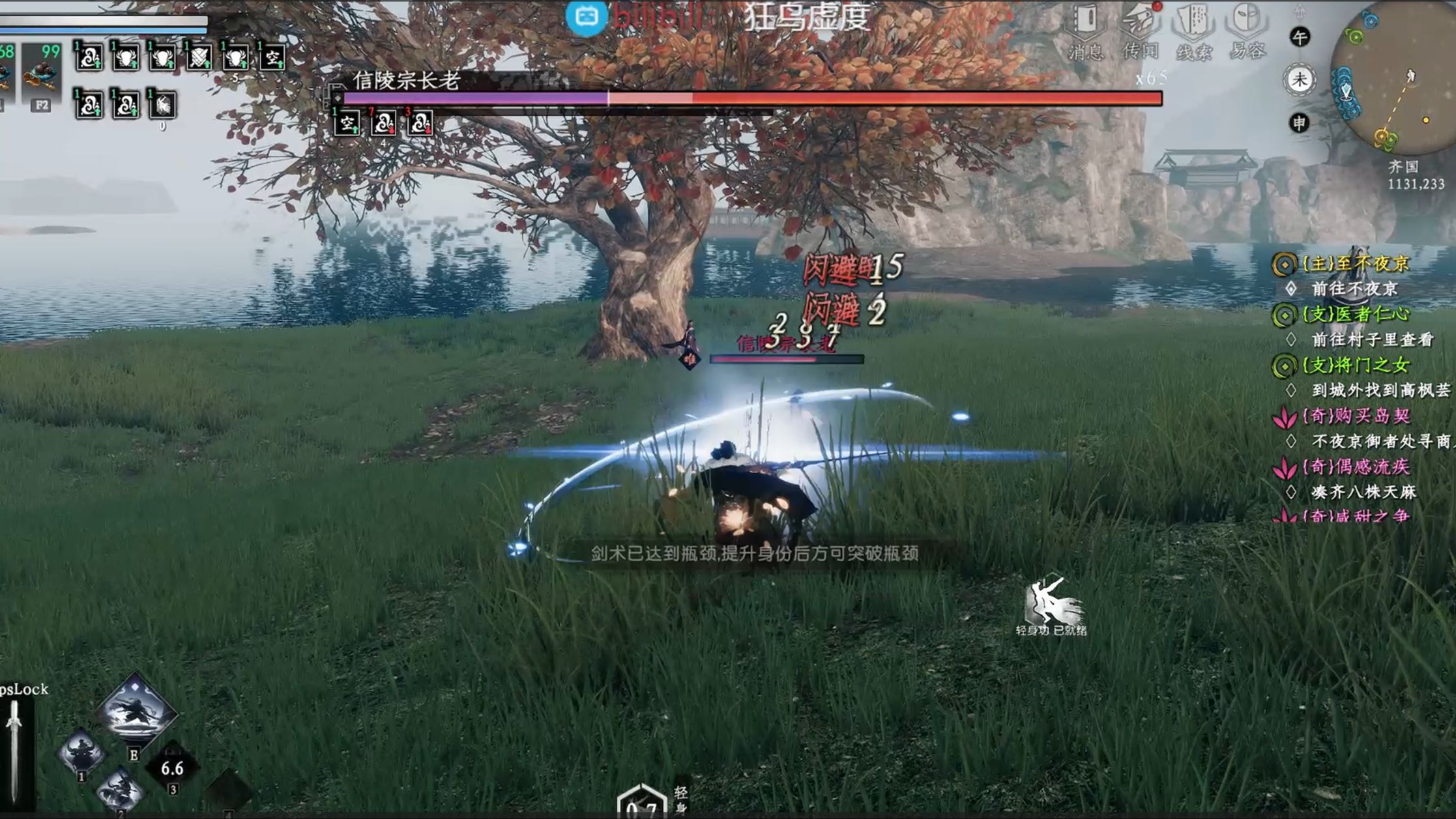Activate the skill in slot 2
Image resolution: width=1456 pixels, height=819 pixels.
(121, 790)
